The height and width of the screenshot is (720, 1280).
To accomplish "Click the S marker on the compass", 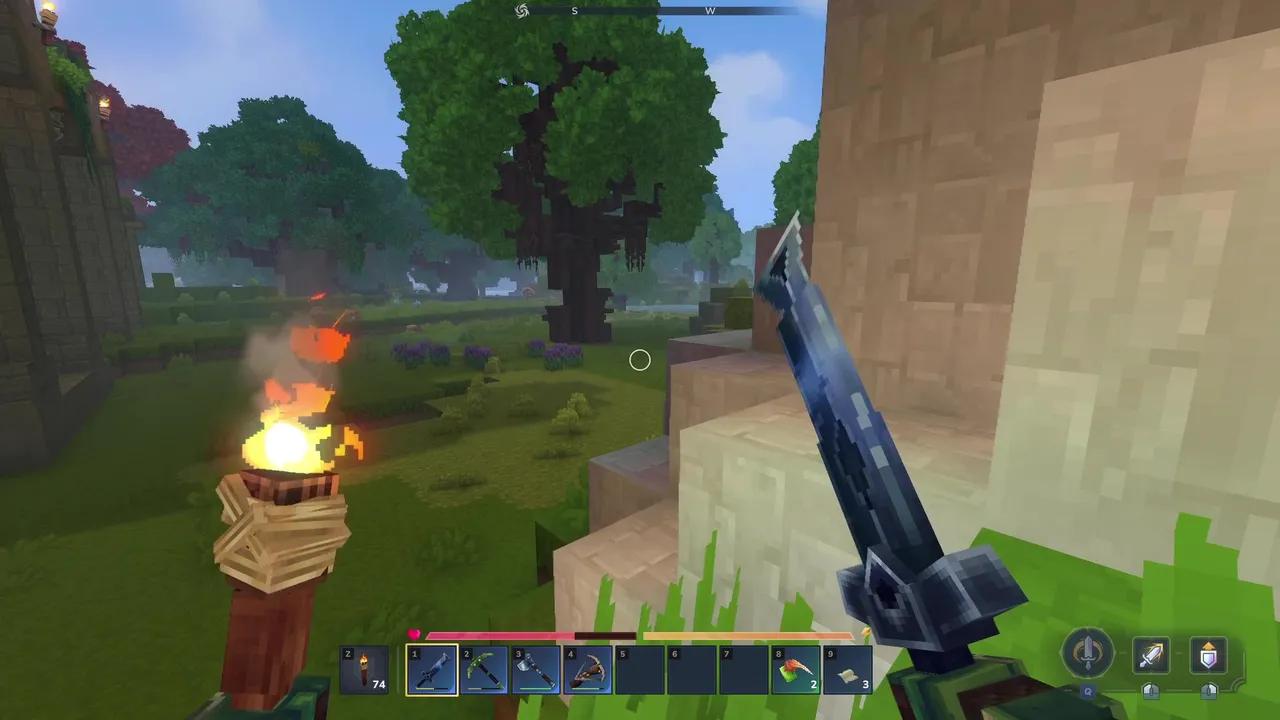I will pos(574,10).
